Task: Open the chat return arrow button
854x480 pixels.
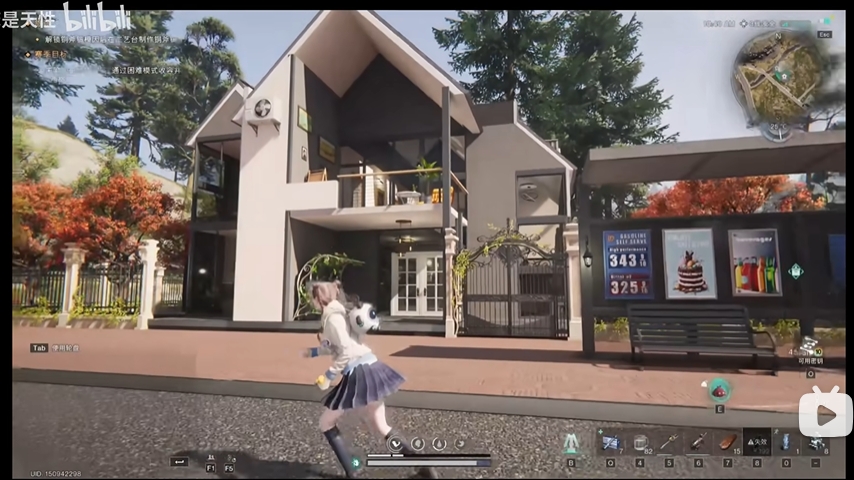Action: pos(179,461)
